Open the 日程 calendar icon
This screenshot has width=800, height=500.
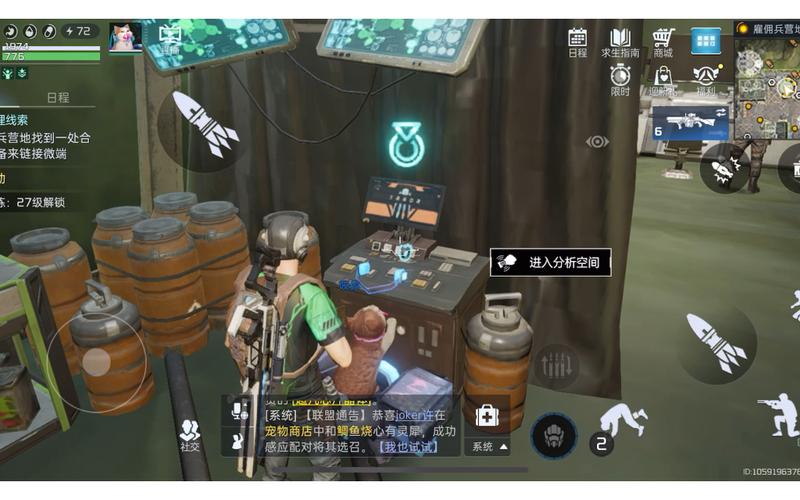577,42
